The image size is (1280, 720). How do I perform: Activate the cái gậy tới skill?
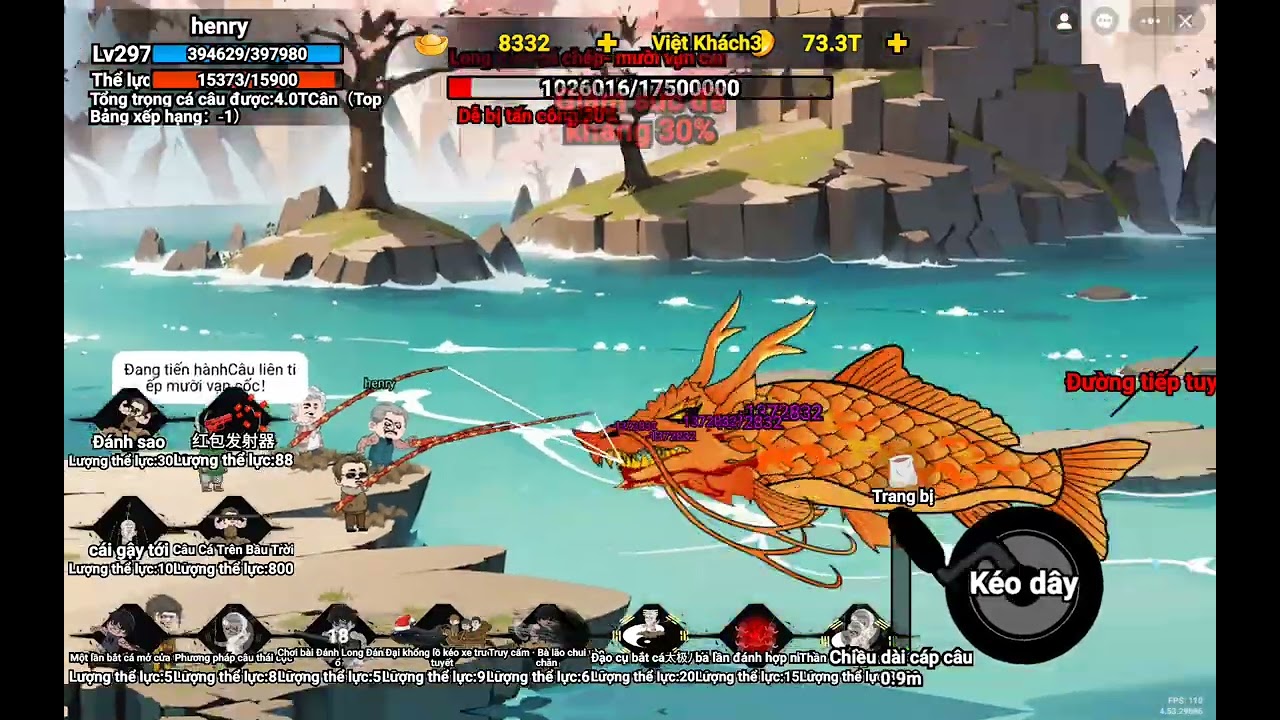[x=128, y=522]
